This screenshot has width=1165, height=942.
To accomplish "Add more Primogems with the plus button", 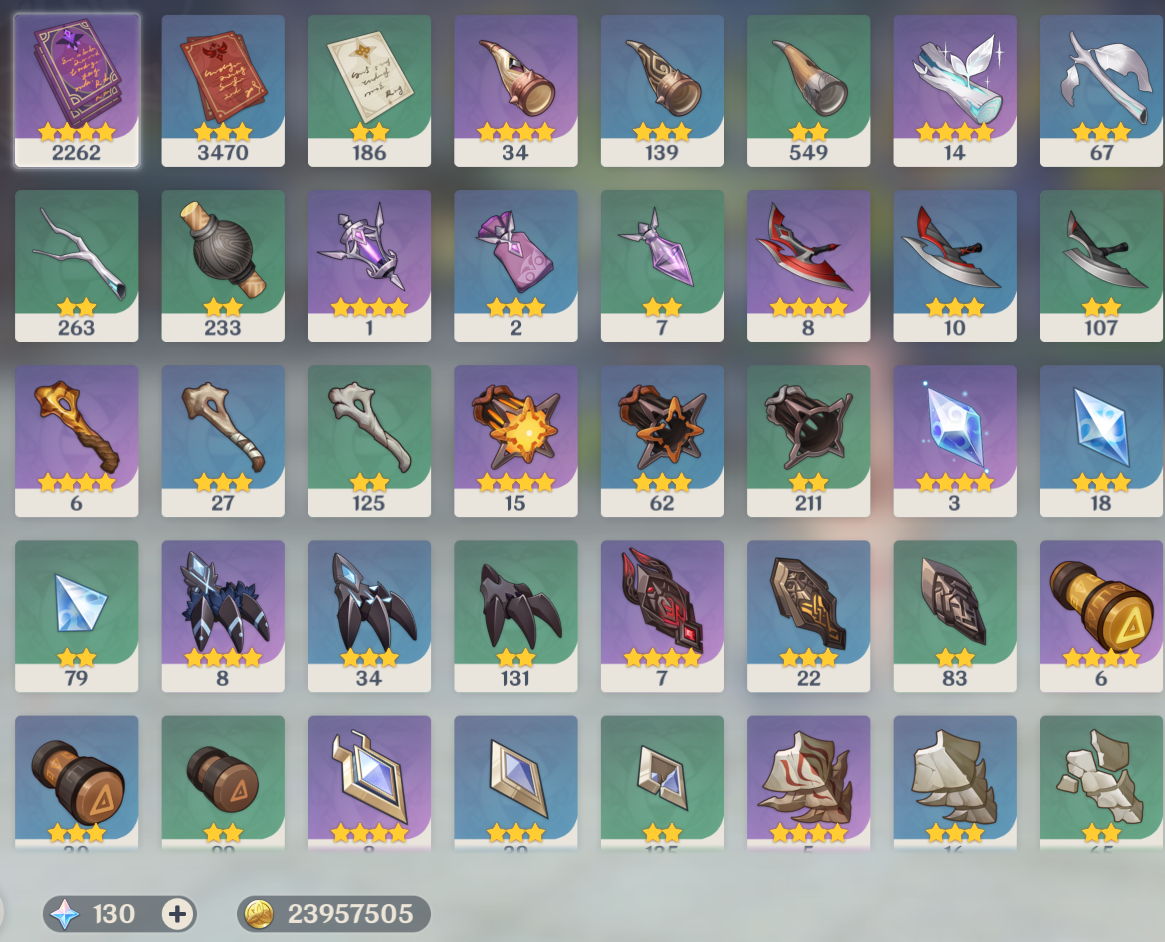I will coord(177,914).
